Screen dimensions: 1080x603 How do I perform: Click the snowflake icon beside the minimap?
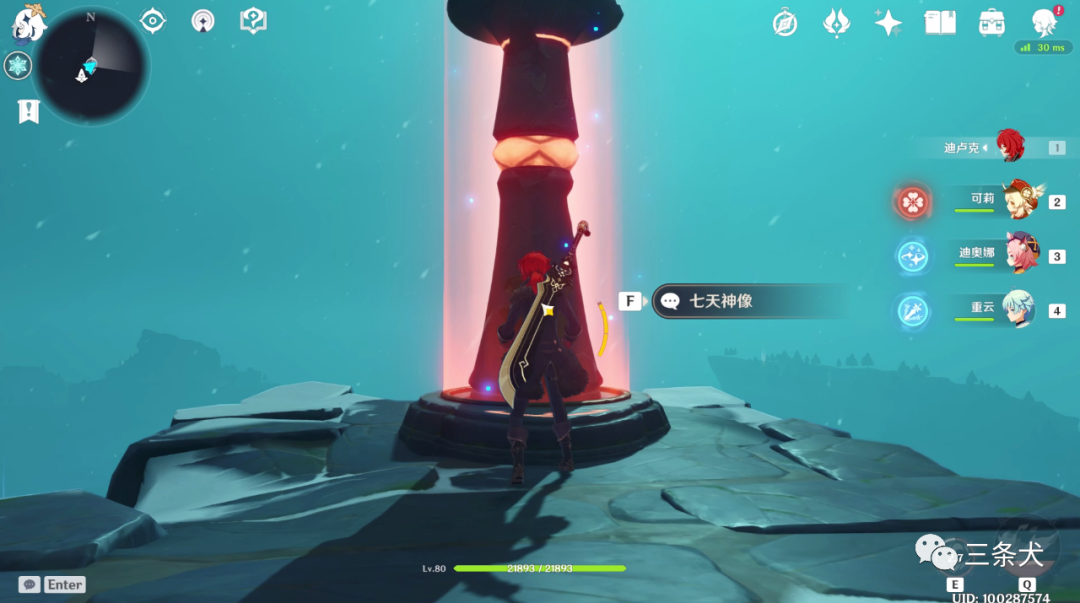18,66
